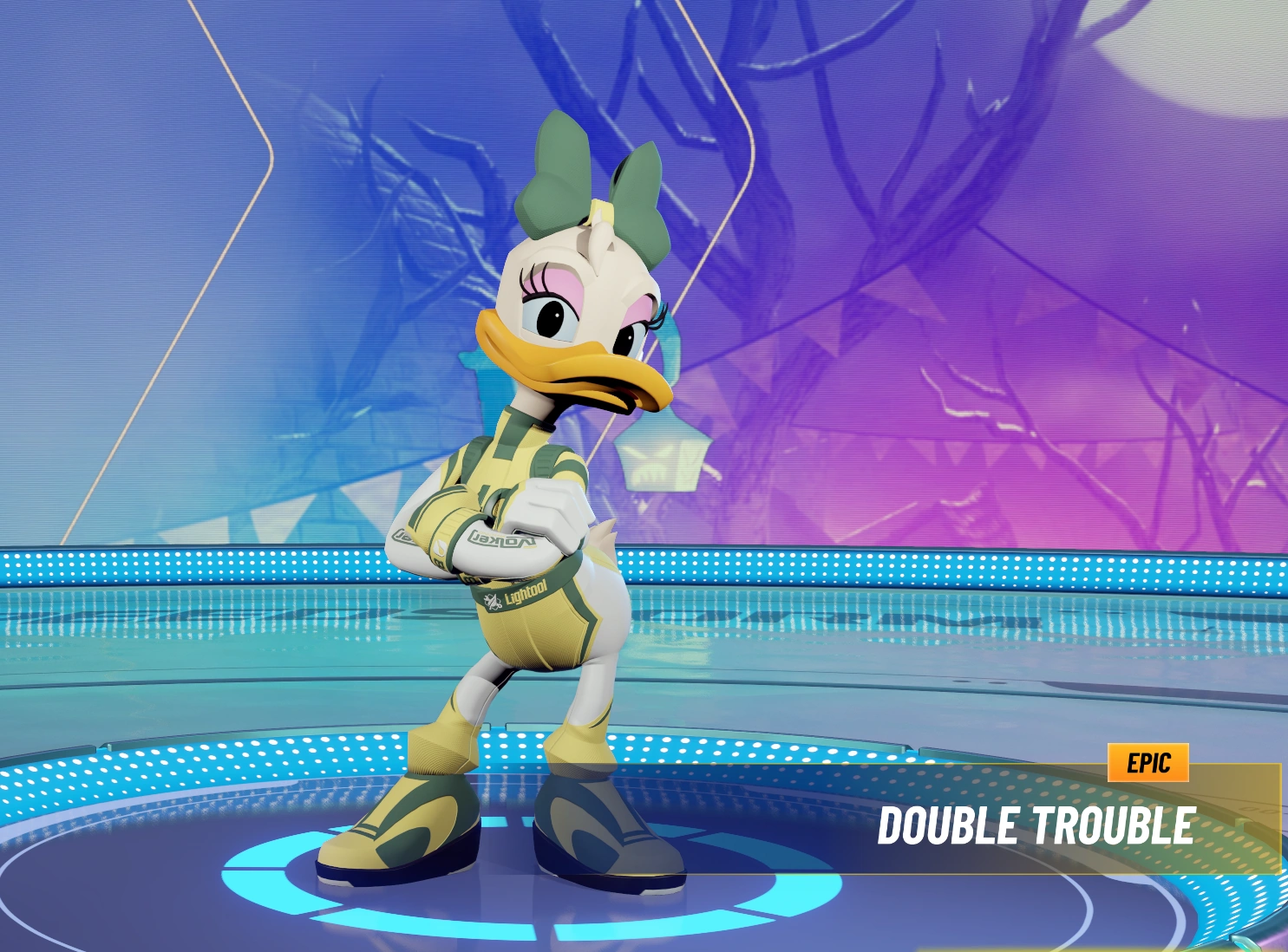Click the leaf emblem on the armband
This screenshot has width=1288, height=952.
coord(441,549)
